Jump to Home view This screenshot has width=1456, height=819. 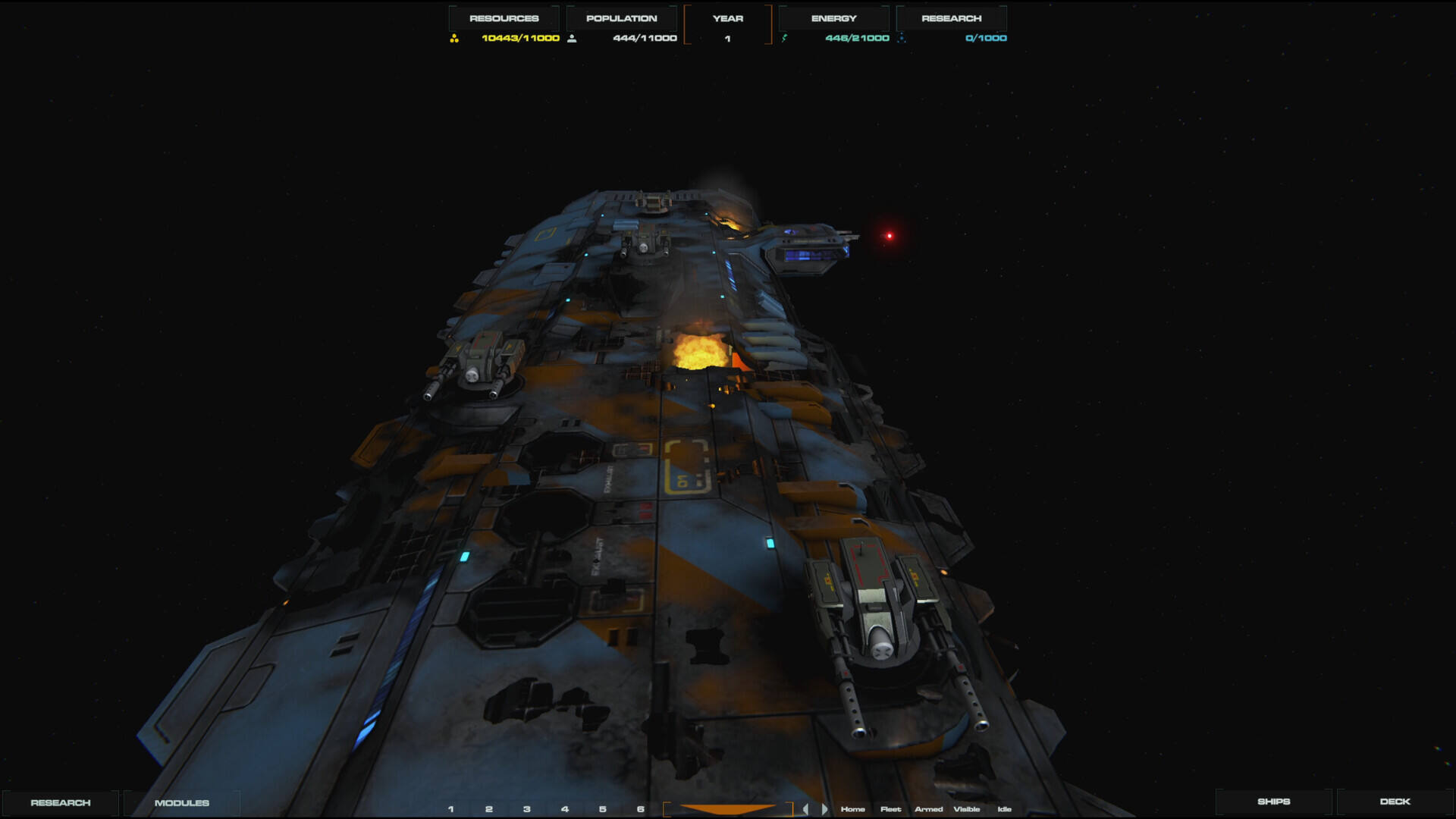click(853, 809)
